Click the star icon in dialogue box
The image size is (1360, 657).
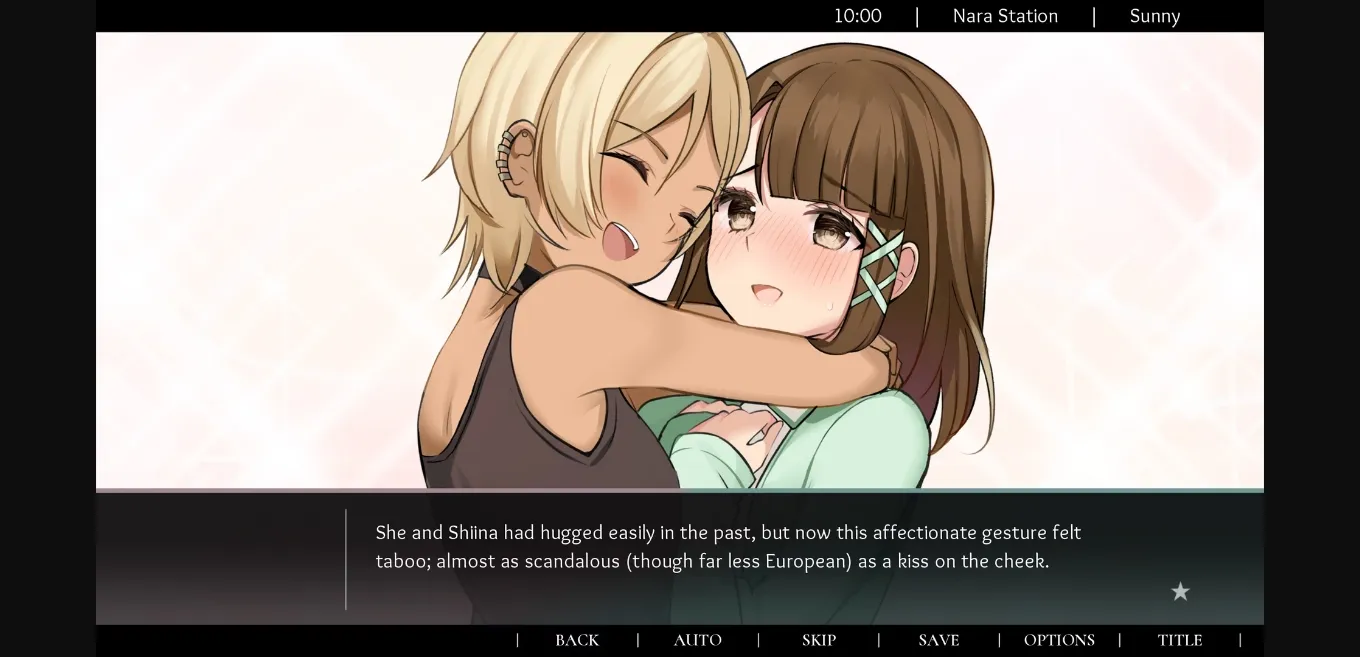pyautogui.click(x=1180, y=592)
